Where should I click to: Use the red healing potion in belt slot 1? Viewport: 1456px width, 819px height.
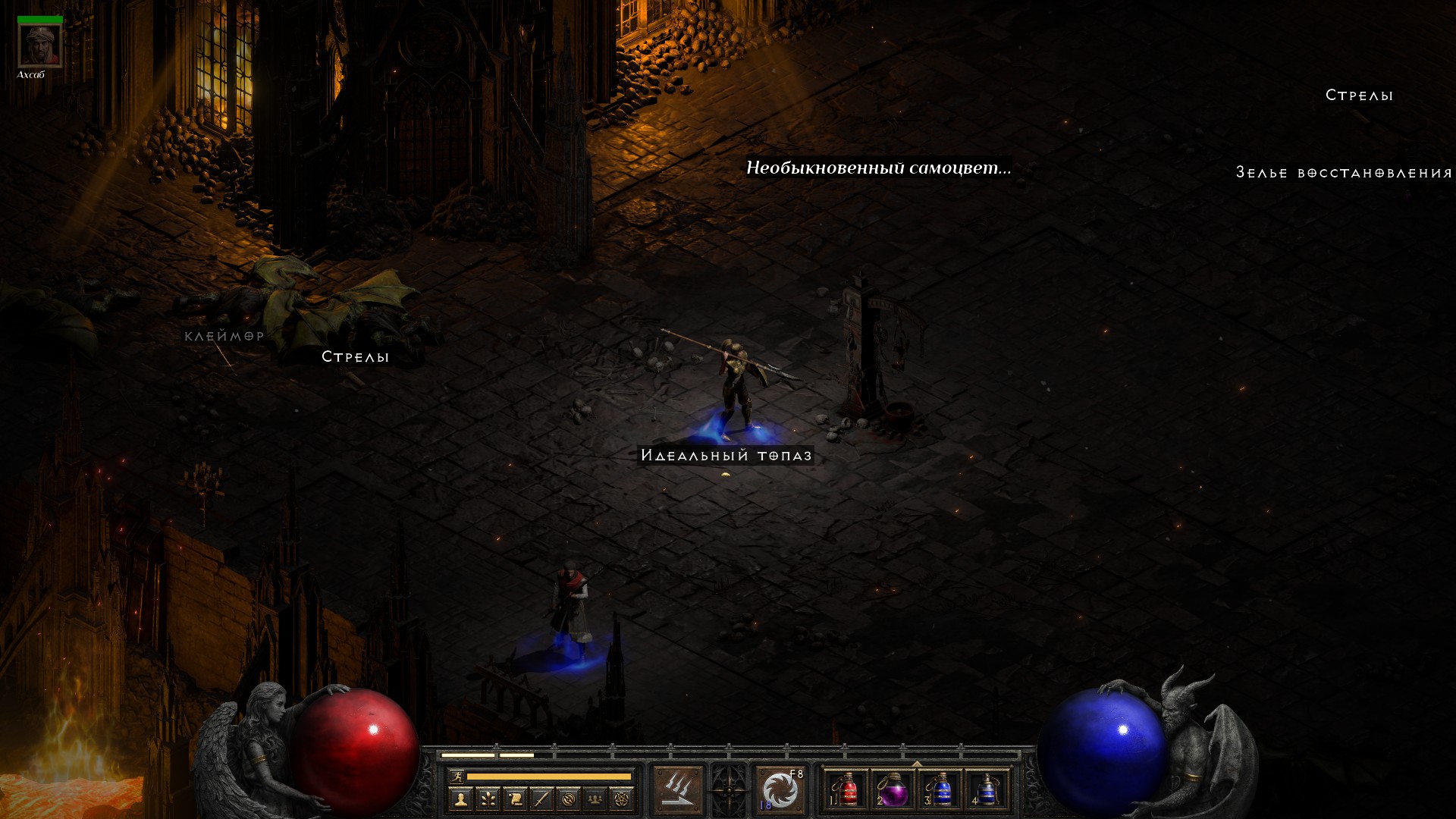tap(847, 790)
